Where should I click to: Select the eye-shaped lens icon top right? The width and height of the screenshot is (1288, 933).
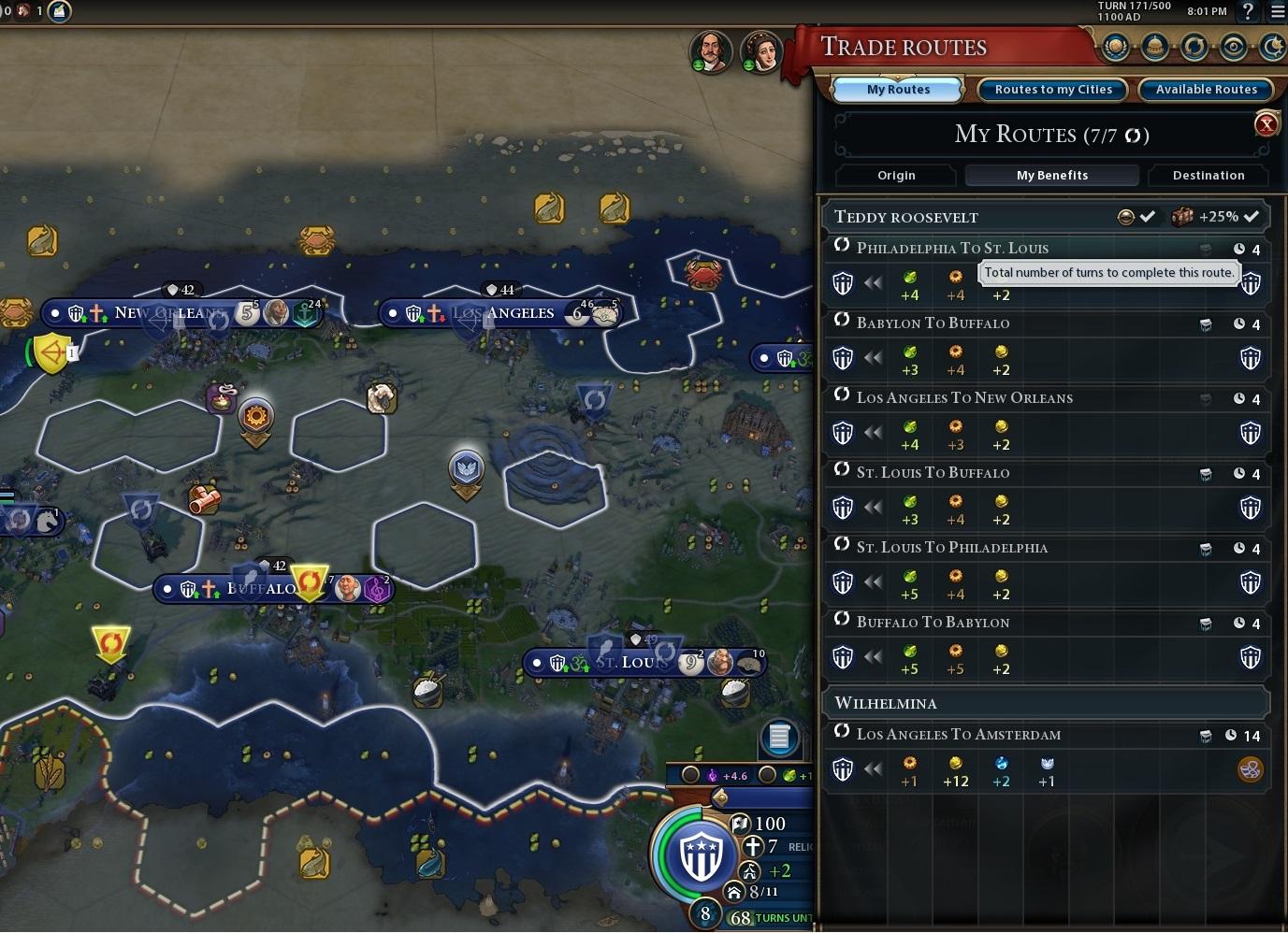coord(1233,47)
